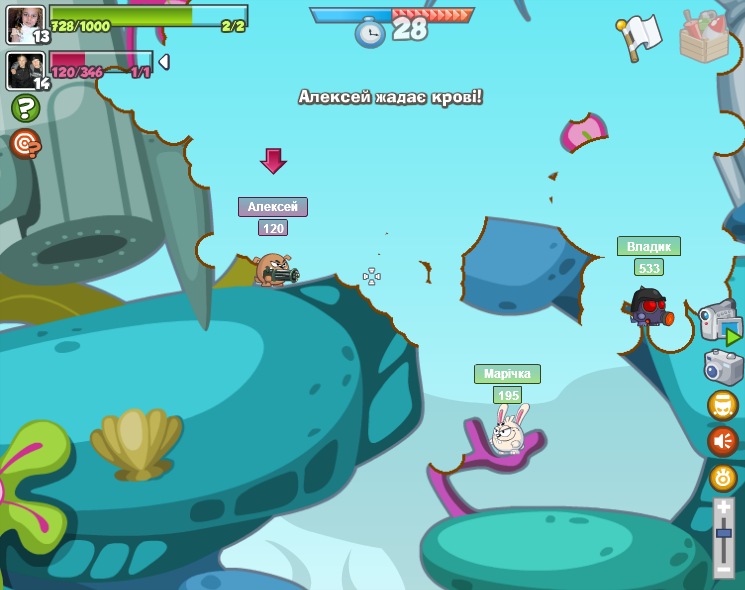This screenshot has height=590, width=745.
Task: Click the orange target hint button
Action: [x=25, y=144]
